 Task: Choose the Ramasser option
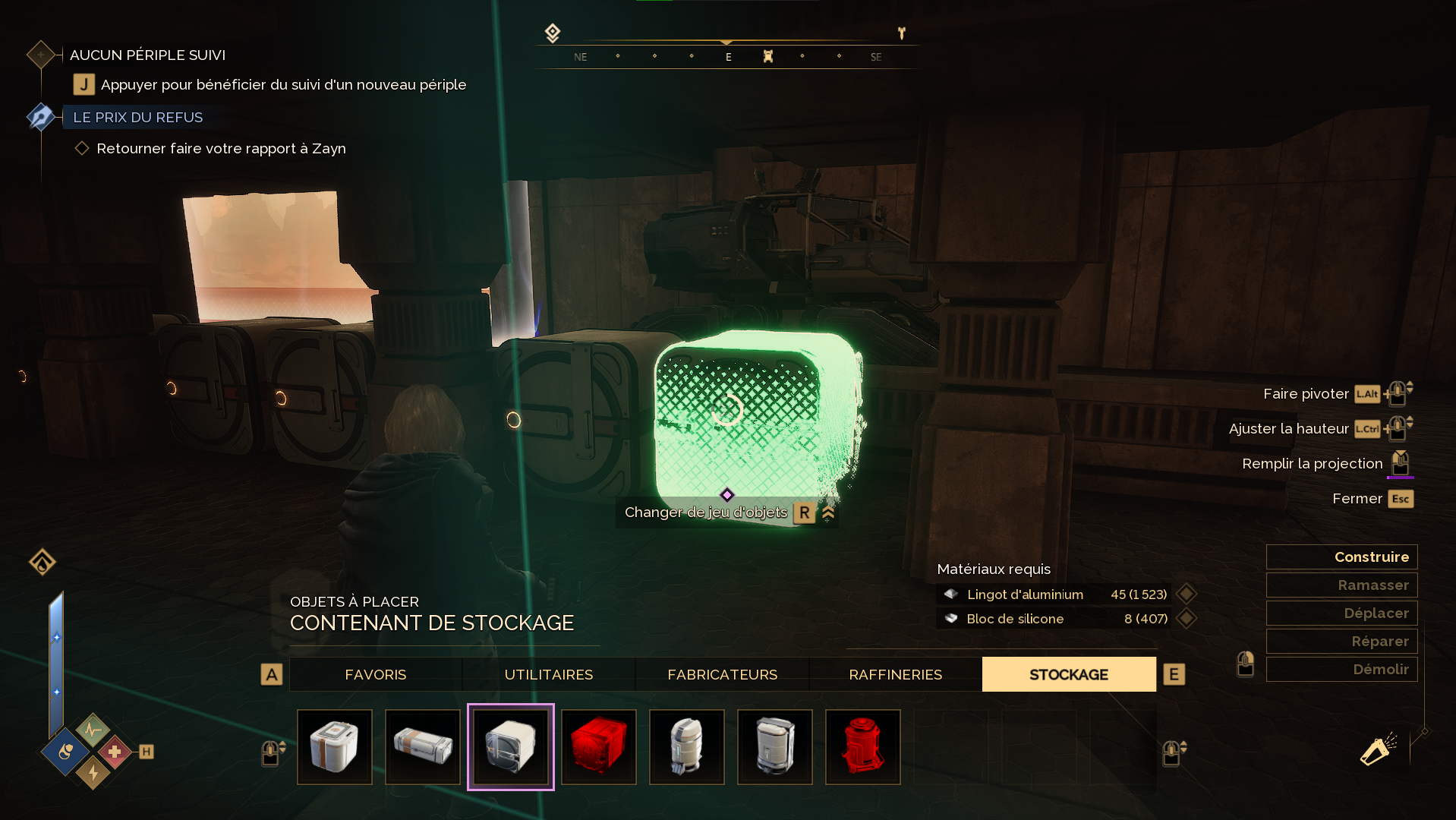(x=1341, y=585)
